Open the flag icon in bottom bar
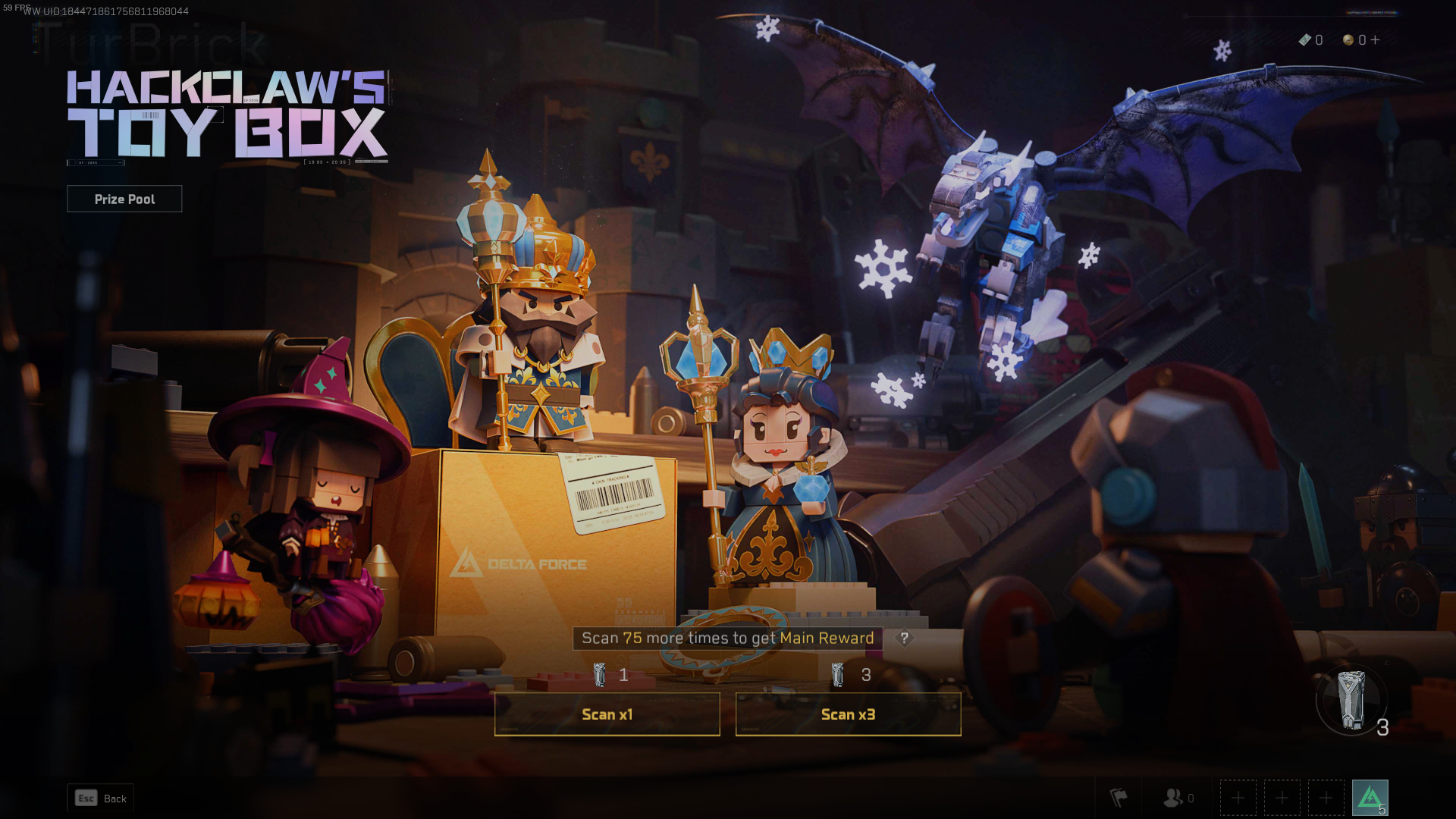1456x819 pixels. [1119, 798]
